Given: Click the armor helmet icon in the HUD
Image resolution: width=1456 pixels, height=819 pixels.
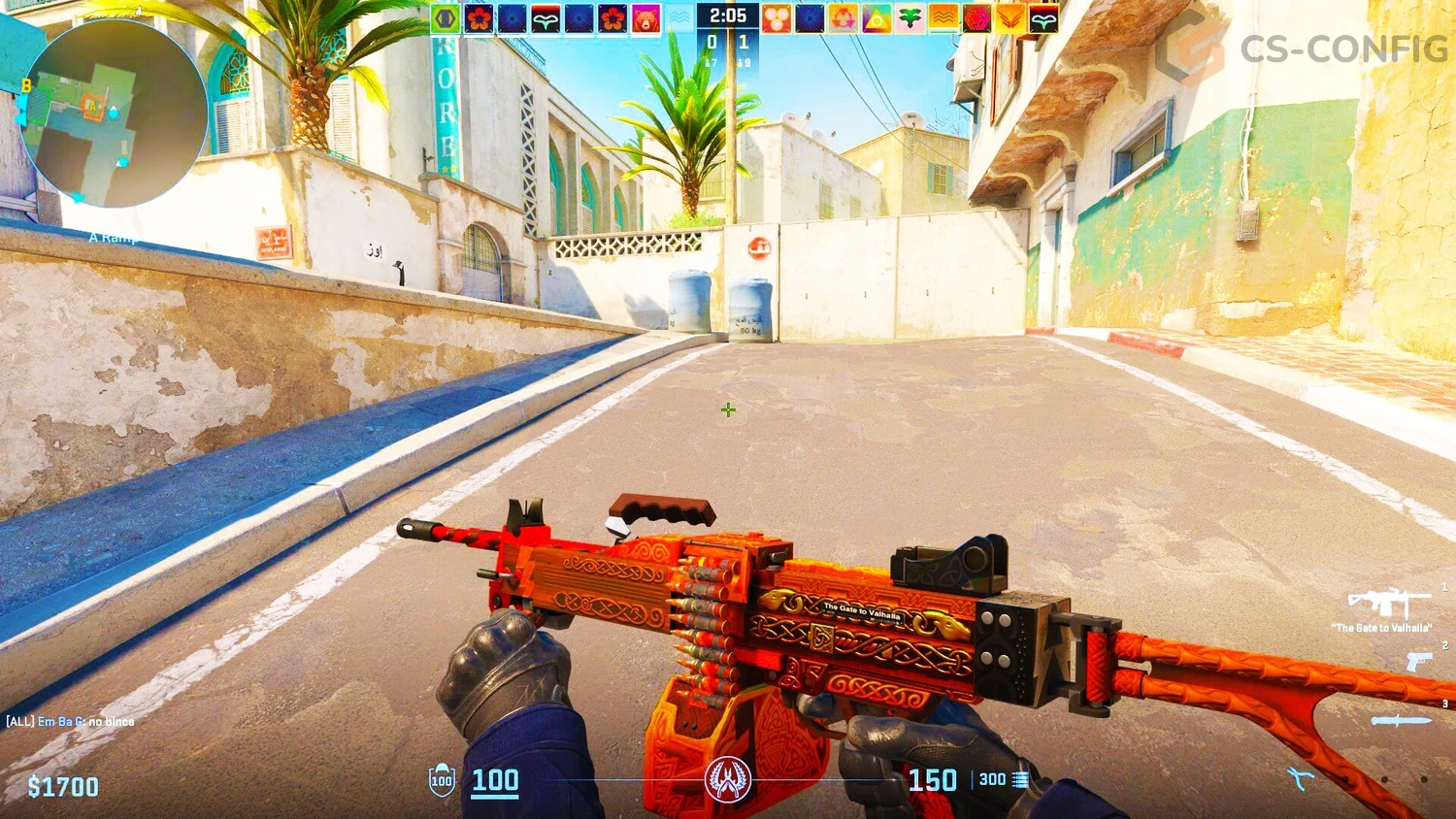Looking at the screenshot, I should (x=440, y=779).
